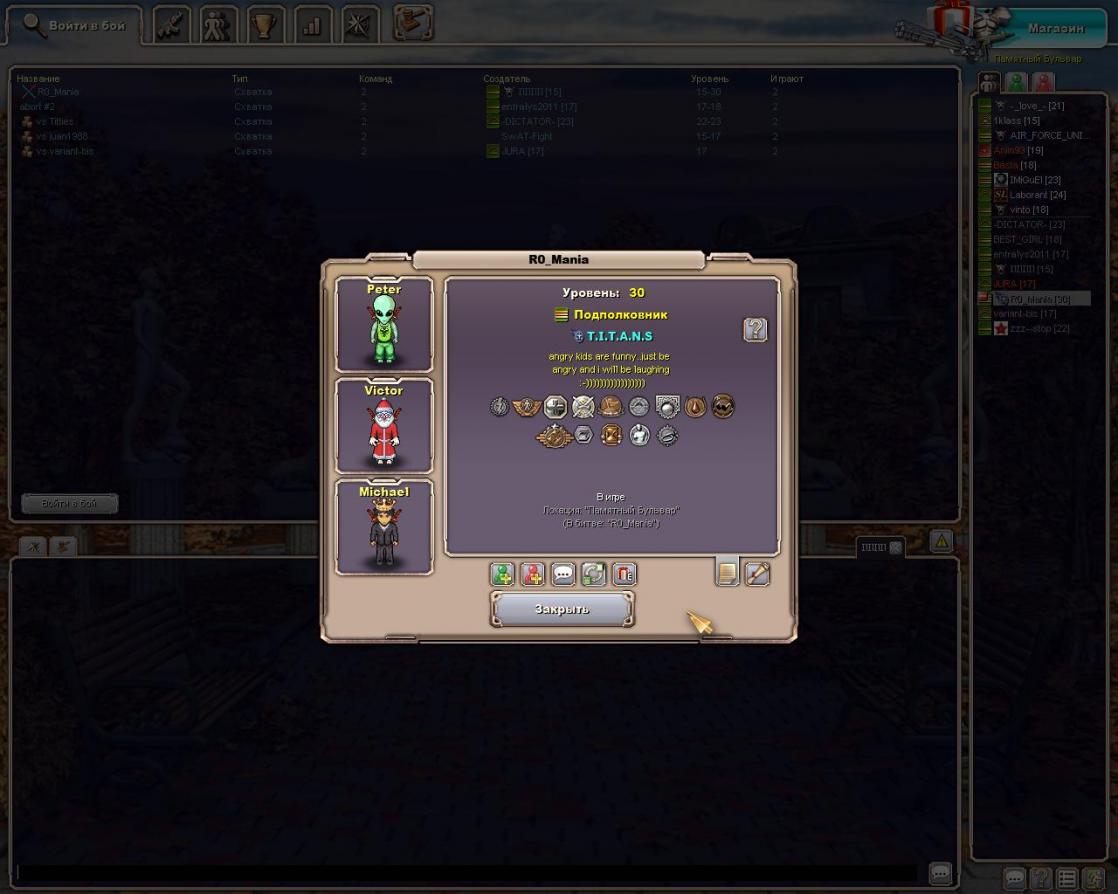This screenshot has width=1118, height=894.
Task: Click the question mark help button
Action: click(755, 330)
